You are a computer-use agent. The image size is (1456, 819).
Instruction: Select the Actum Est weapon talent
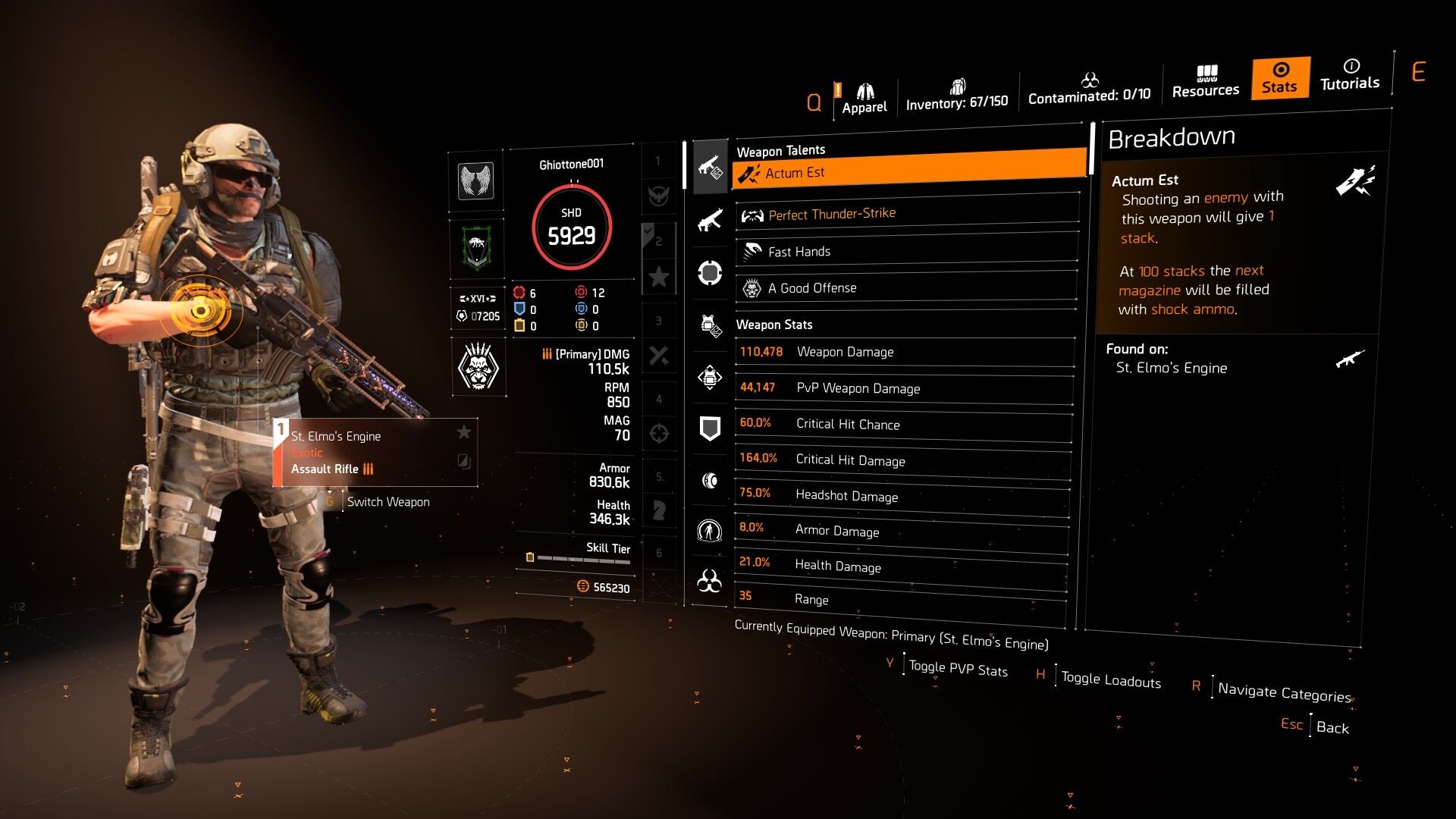coord(908,170)
